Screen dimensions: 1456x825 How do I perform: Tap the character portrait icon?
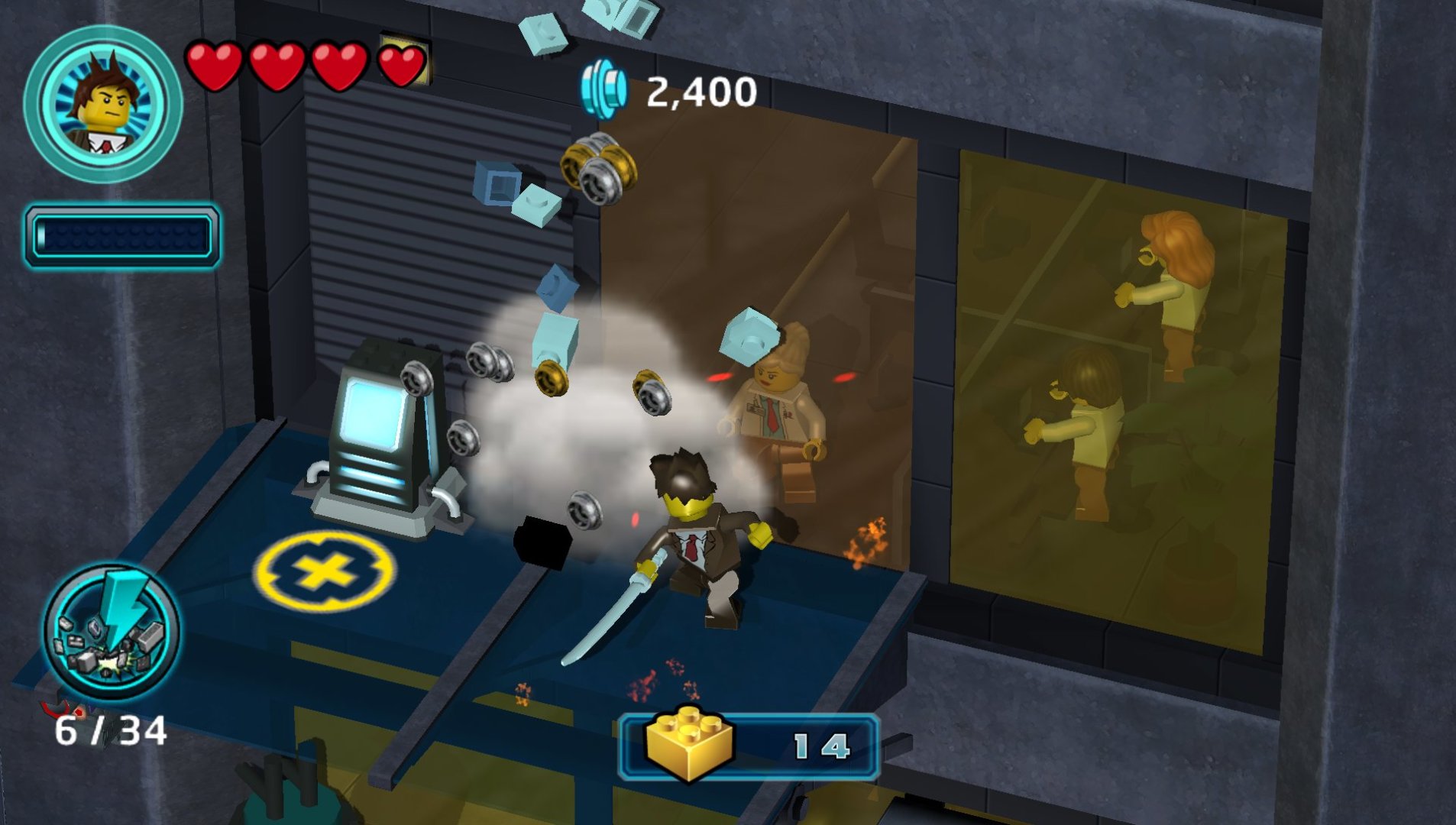(x=103, y=103)
